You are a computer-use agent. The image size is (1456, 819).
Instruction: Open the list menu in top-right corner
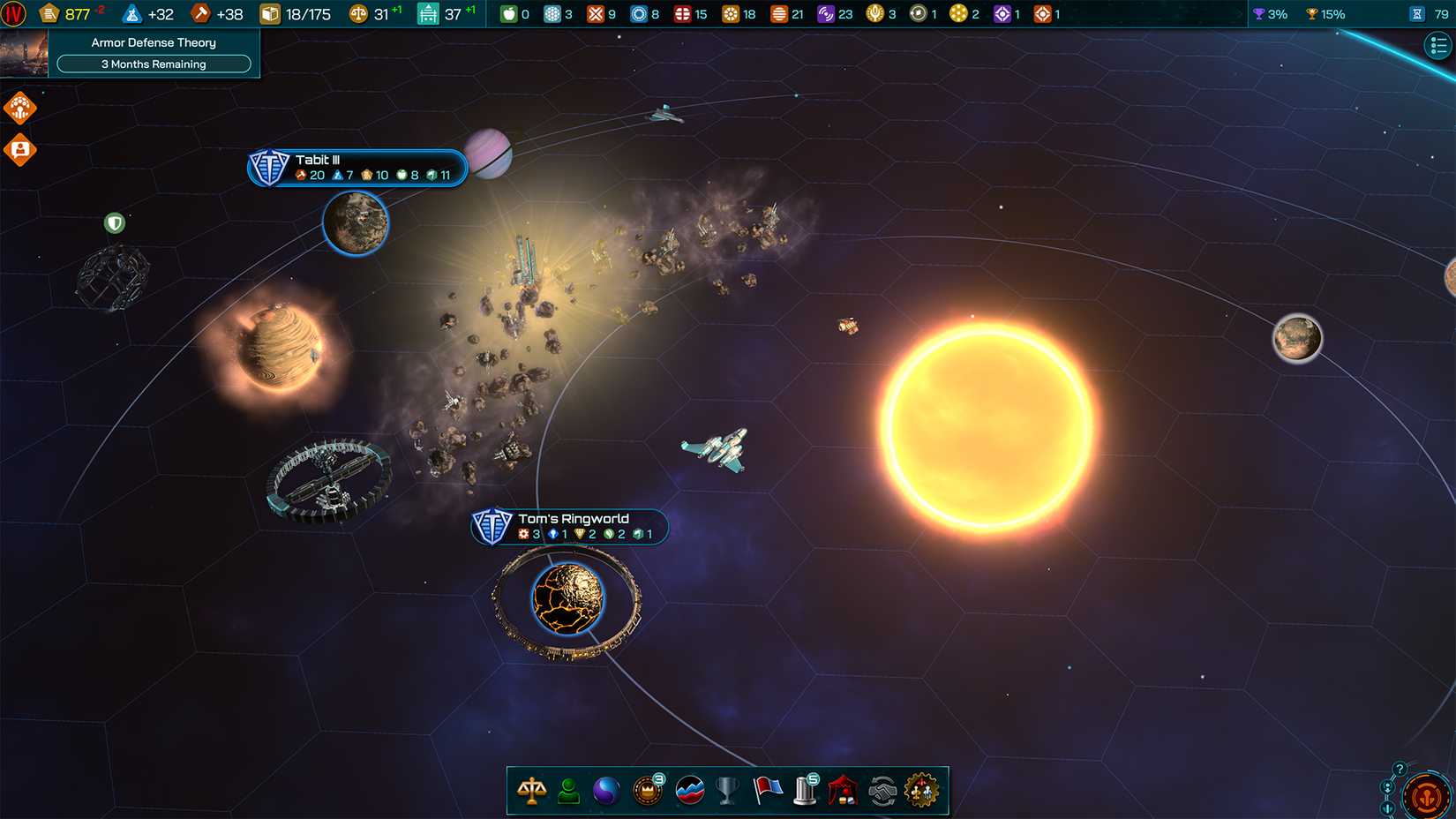tap(1438, 45)
